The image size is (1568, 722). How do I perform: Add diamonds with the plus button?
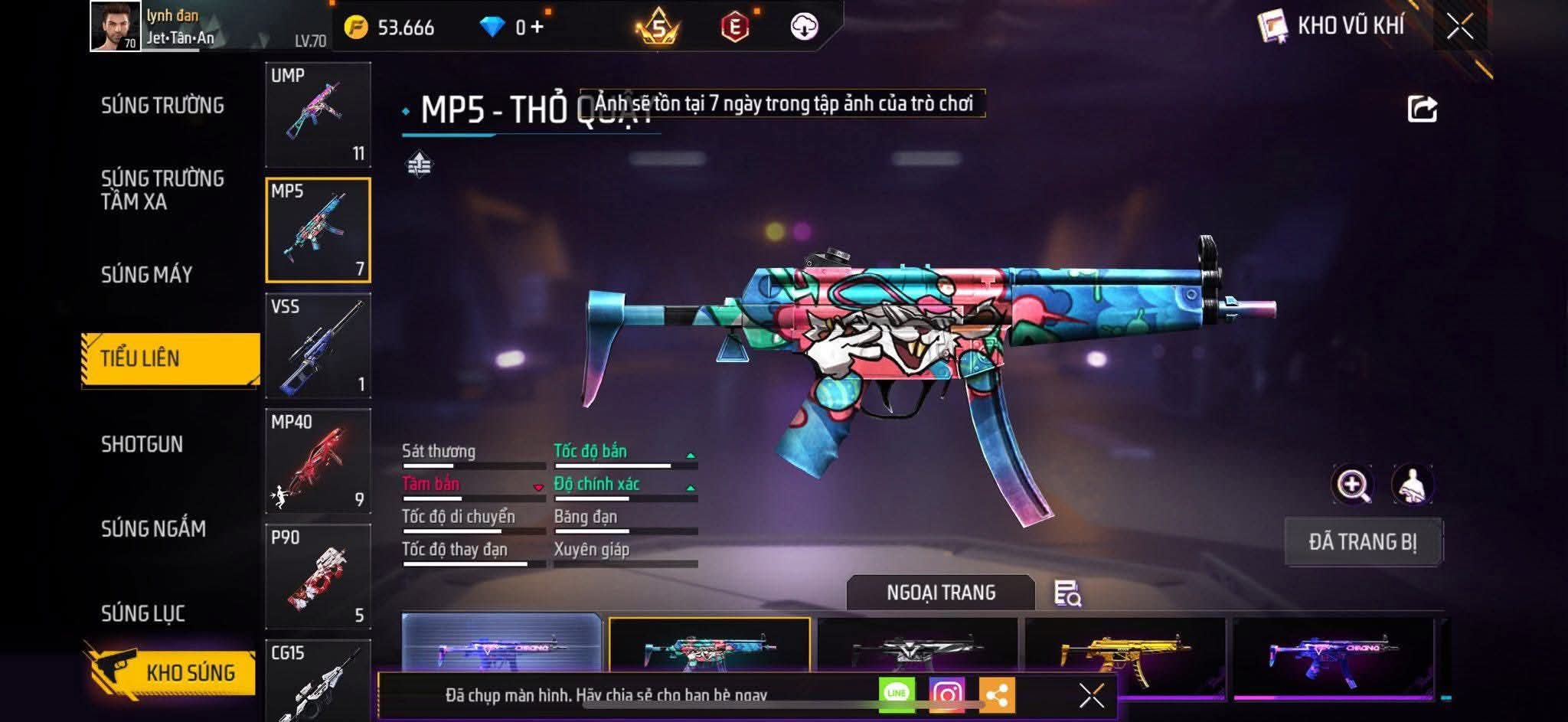tap(537, 28)
